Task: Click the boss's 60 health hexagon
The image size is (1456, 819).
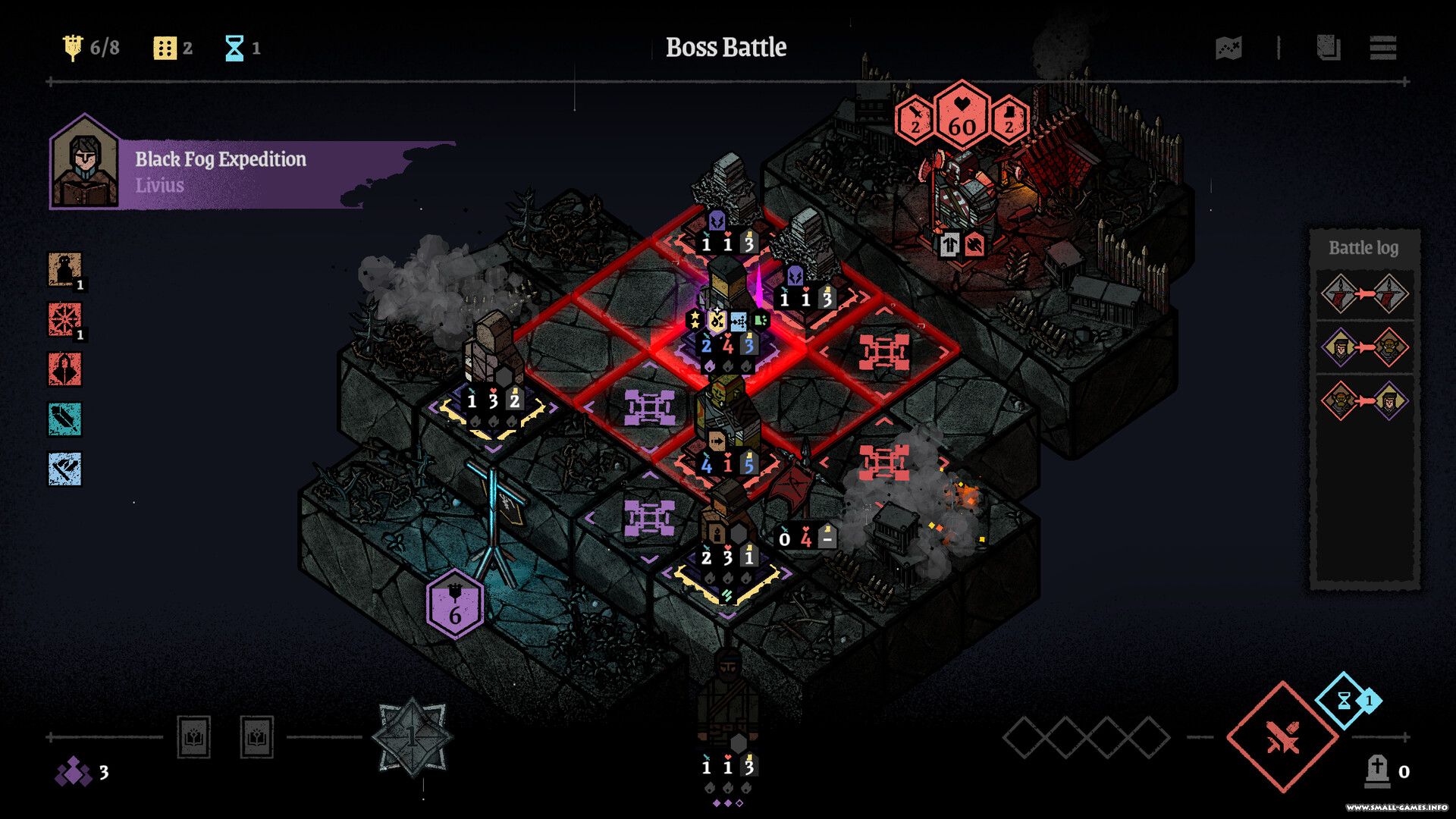Action: 962,118
